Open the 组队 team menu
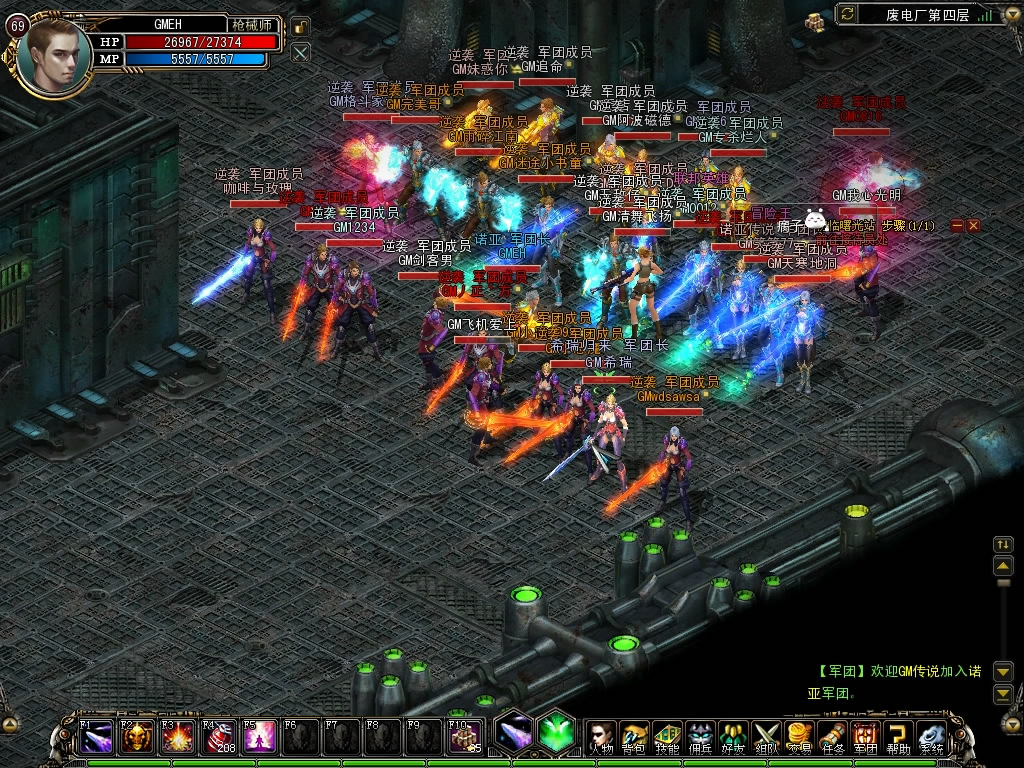Image resolution: width=1024 pixels, height=768 pixels. (x=766, y=736)
